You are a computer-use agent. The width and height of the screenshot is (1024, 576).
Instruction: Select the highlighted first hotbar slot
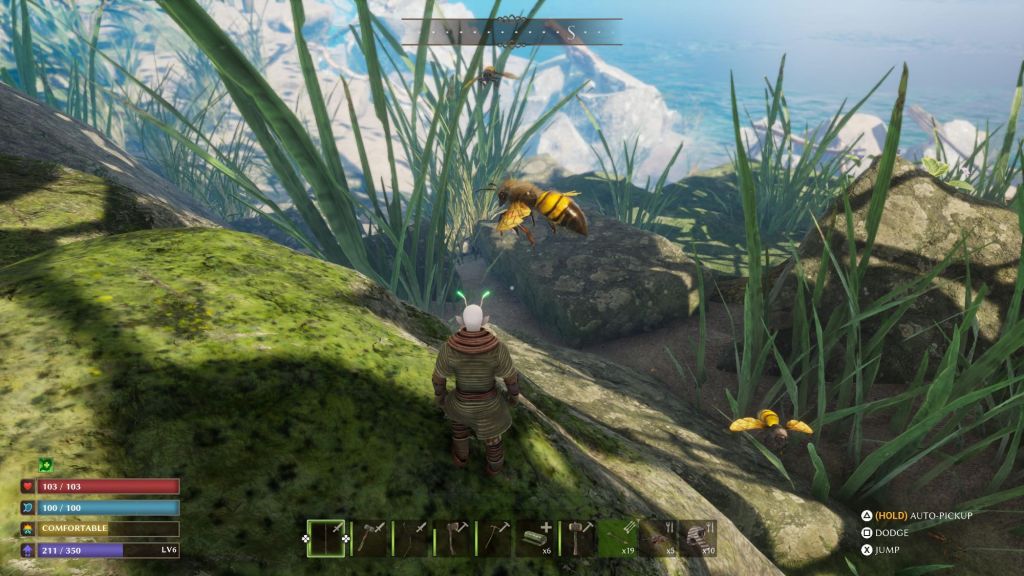[326, 538]
